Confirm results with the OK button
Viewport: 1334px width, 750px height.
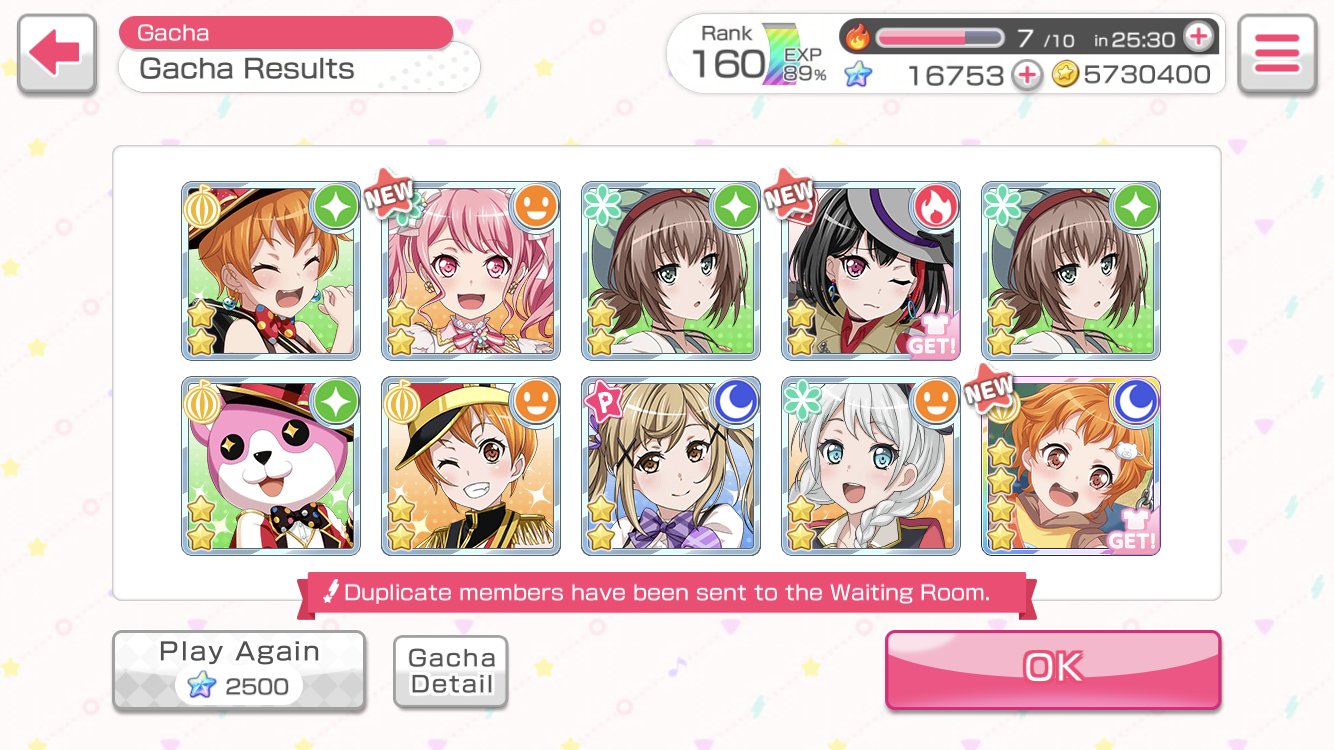point(1052,668)
